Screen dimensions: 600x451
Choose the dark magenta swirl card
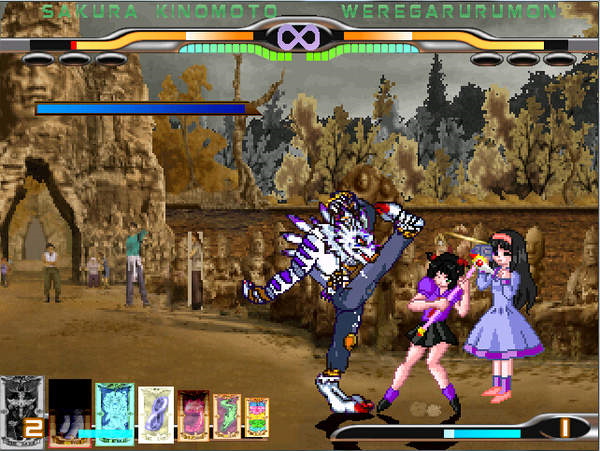click(x=193, y=414)
